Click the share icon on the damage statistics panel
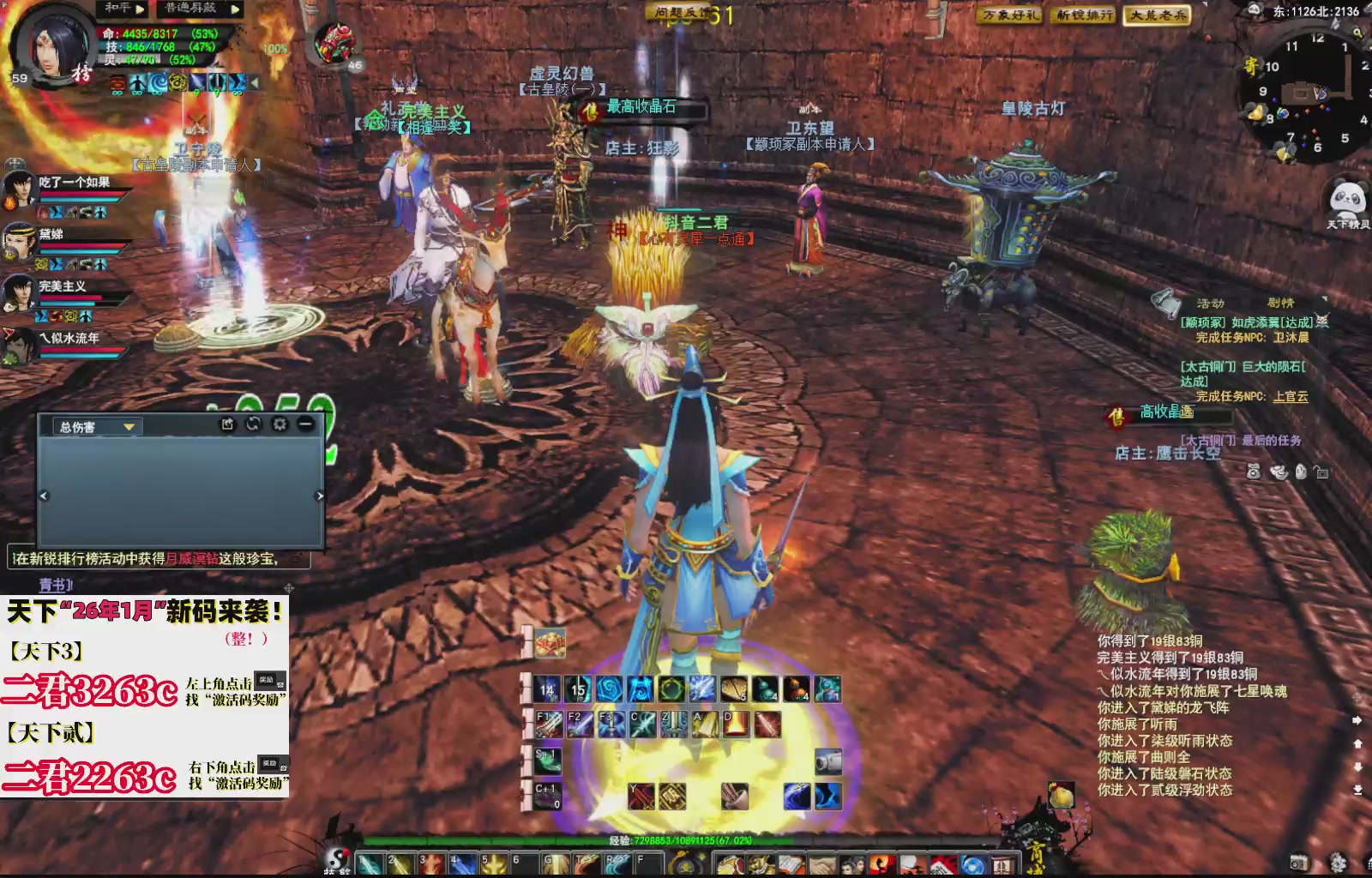 coord(227,424)
